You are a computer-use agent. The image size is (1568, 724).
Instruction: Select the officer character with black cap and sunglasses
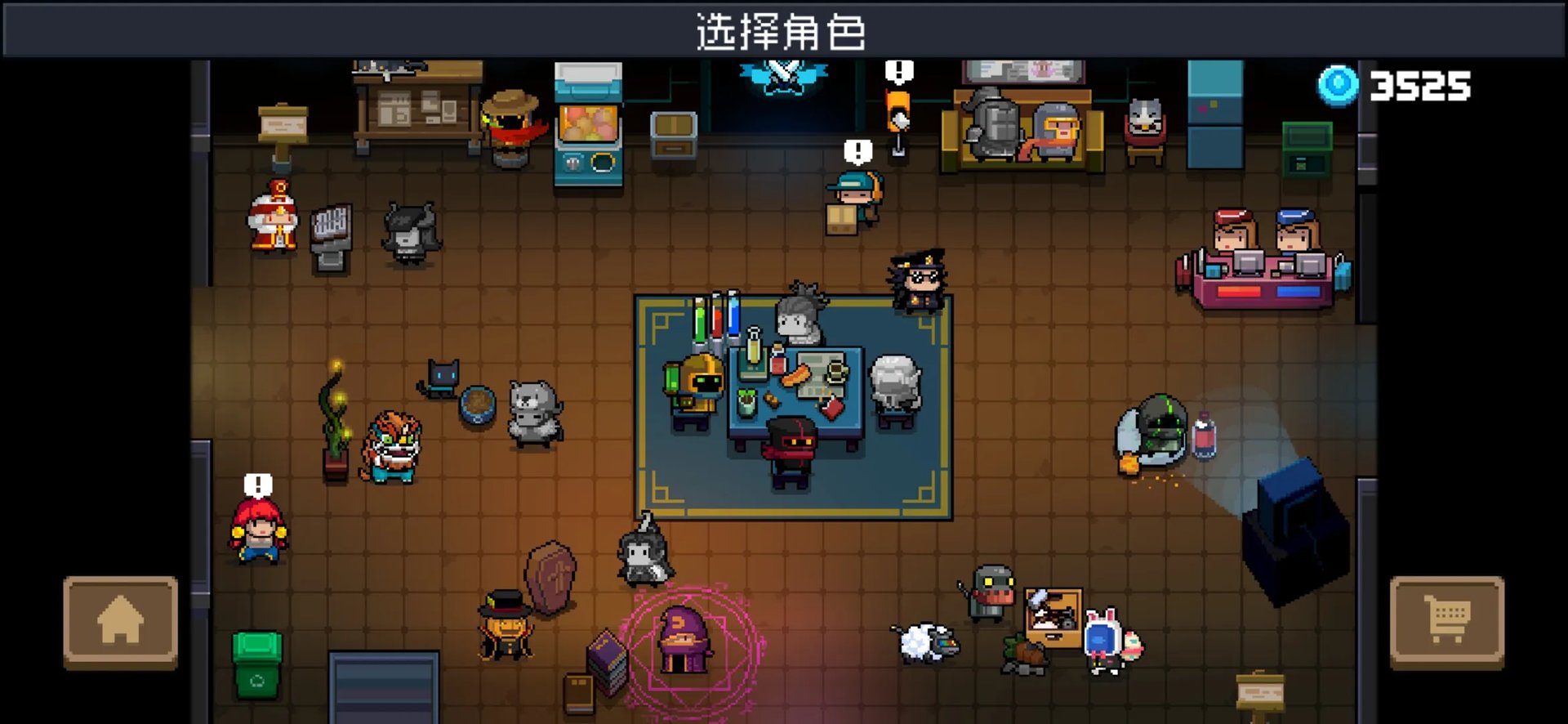tap(917, 282)
